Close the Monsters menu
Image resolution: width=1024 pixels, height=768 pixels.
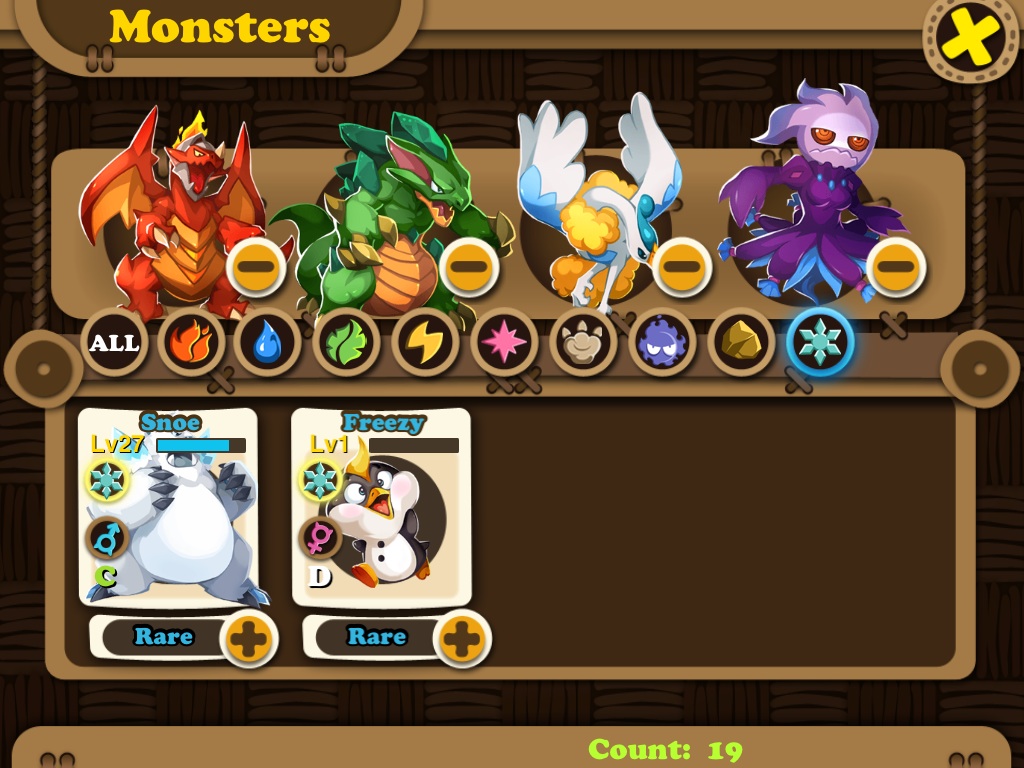[x=969, y=37]
